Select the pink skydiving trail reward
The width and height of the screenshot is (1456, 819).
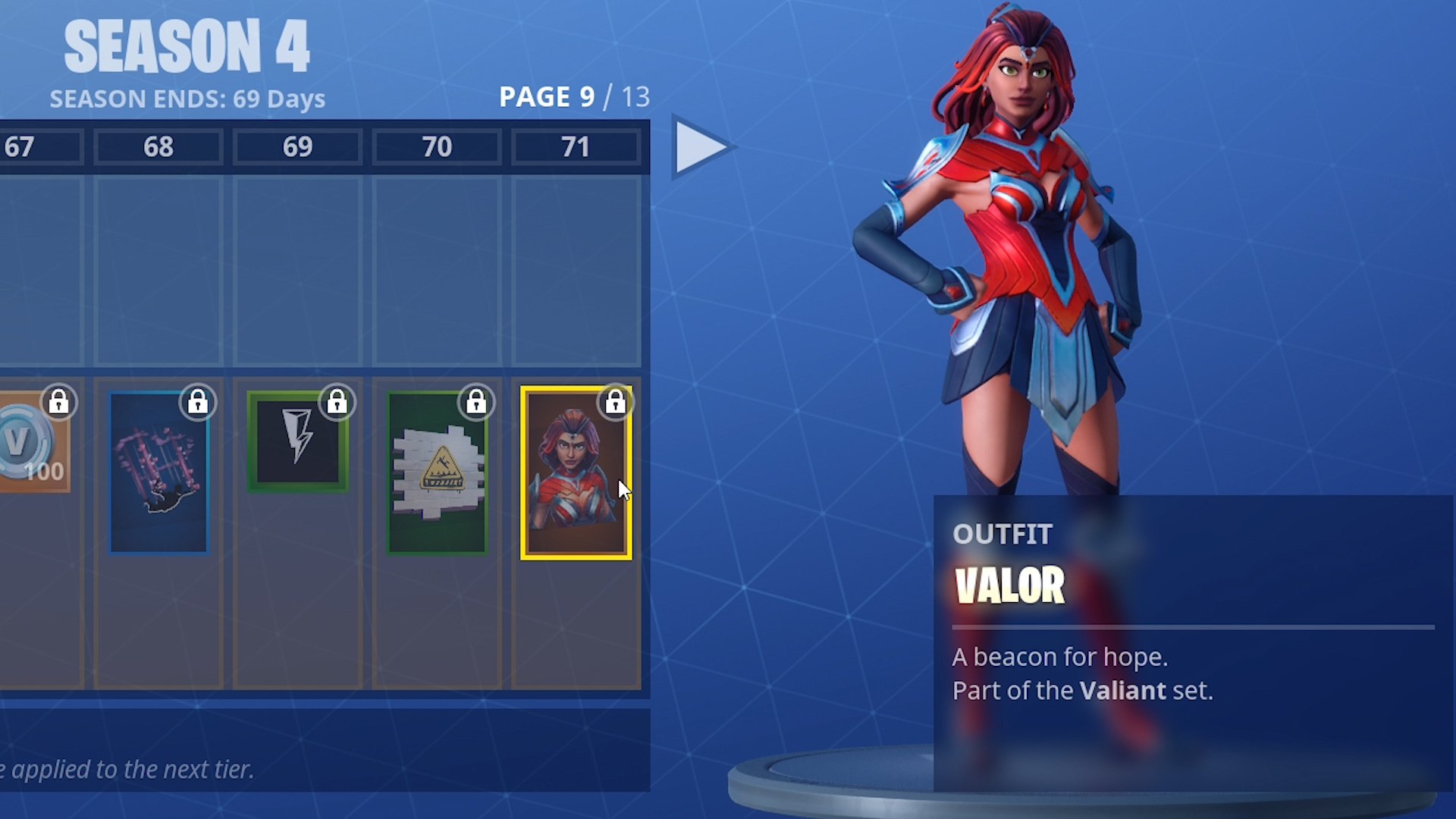pos(158,473)
